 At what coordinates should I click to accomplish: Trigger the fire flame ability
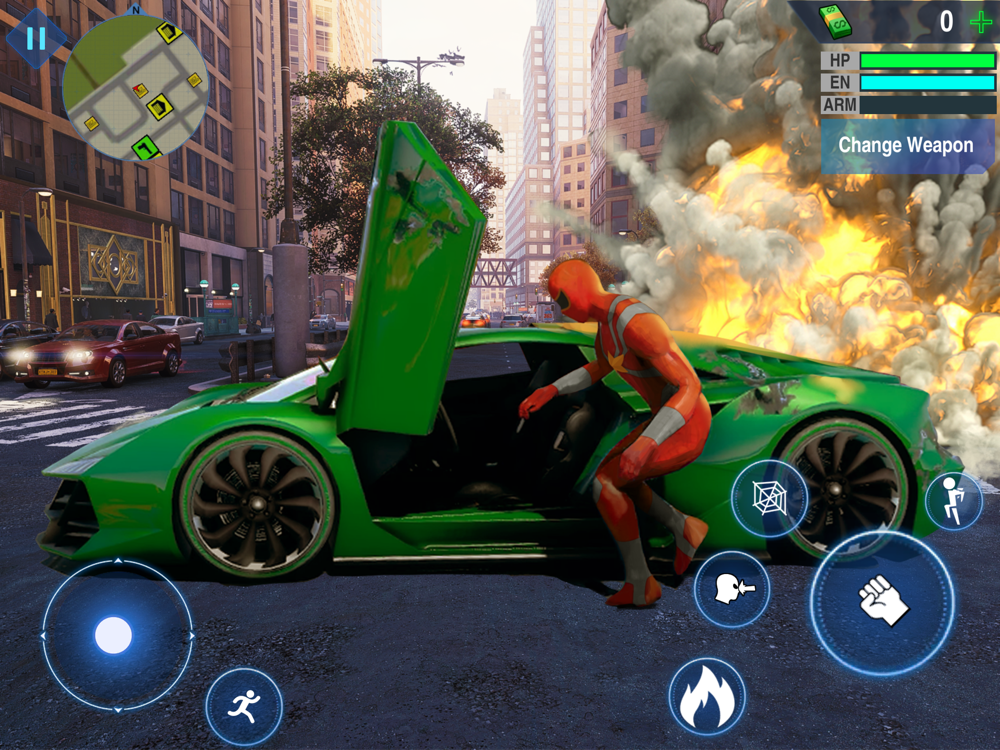[707, 696]
